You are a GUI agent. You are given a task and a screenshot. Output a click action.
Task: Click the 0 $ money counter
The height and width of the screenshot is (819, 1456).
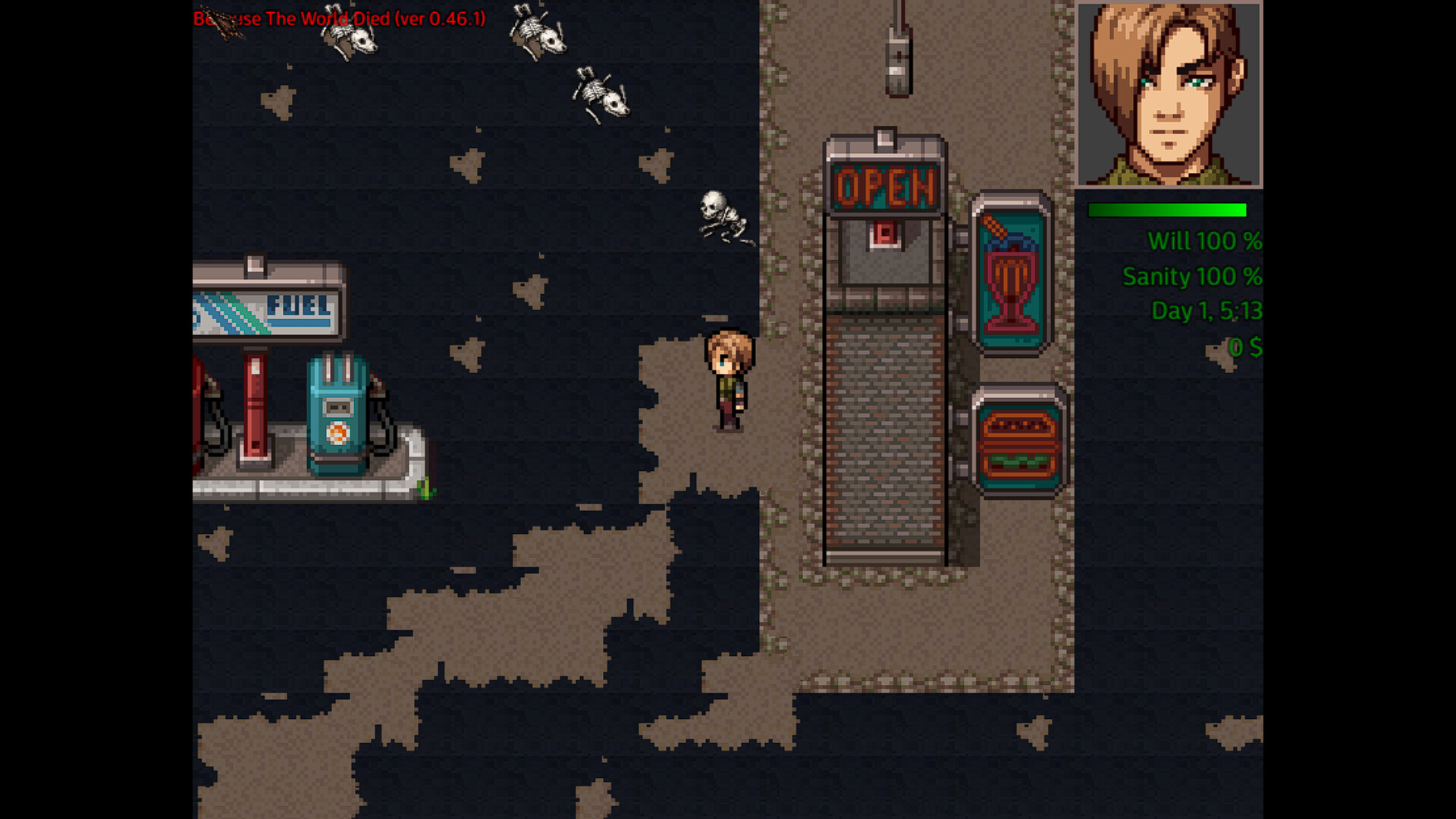[1244, 345]
